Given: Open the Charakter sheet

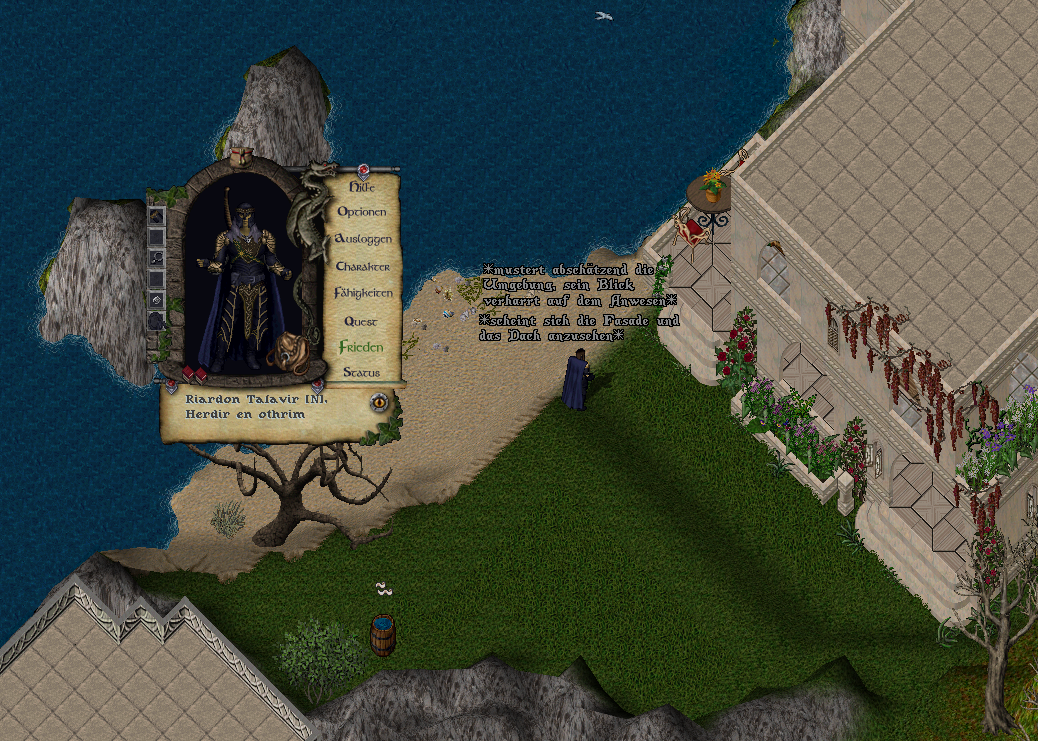Looking at the screenshot, I should pyautogui.click(x=362, y=267).
